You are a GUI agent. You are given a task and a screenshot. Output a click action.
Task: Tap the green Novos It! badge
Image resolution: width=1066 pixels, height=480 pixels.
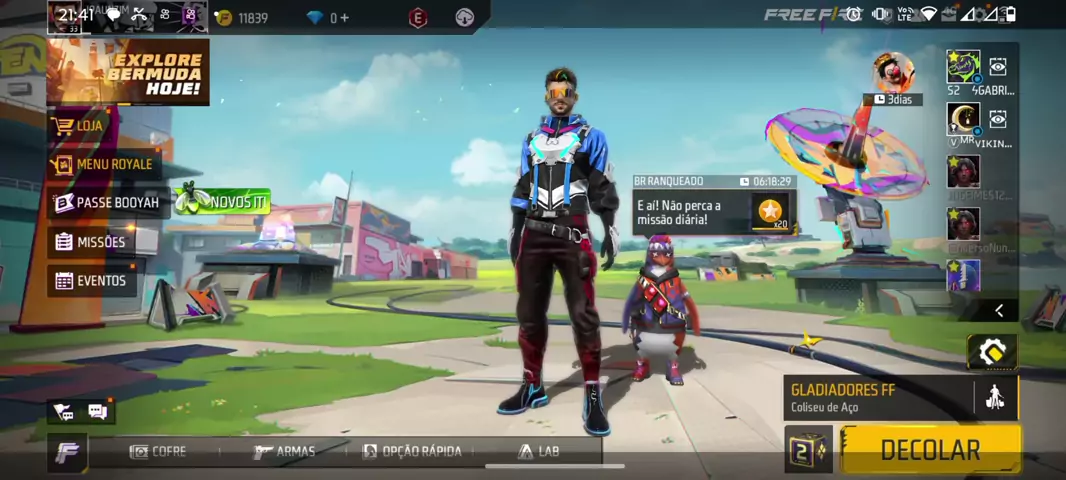coord(223,201)
